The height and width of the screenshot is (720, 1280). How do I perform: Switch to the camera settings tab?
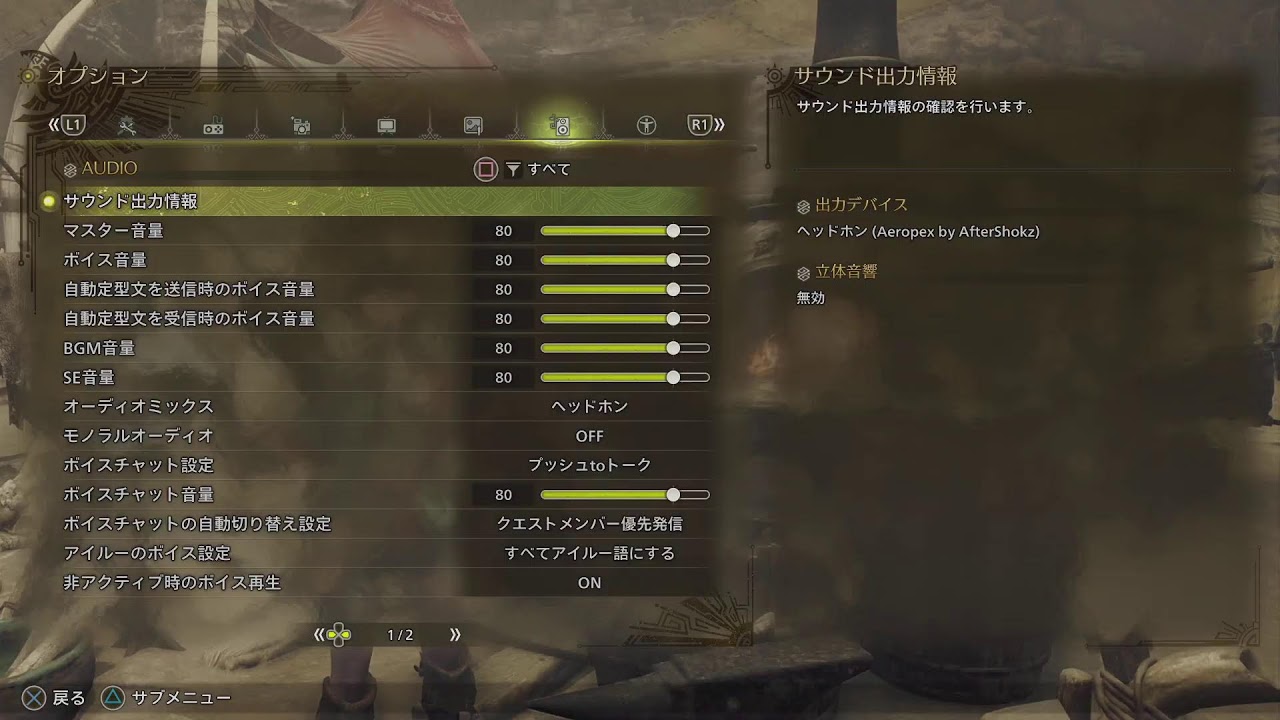point(300,126)
